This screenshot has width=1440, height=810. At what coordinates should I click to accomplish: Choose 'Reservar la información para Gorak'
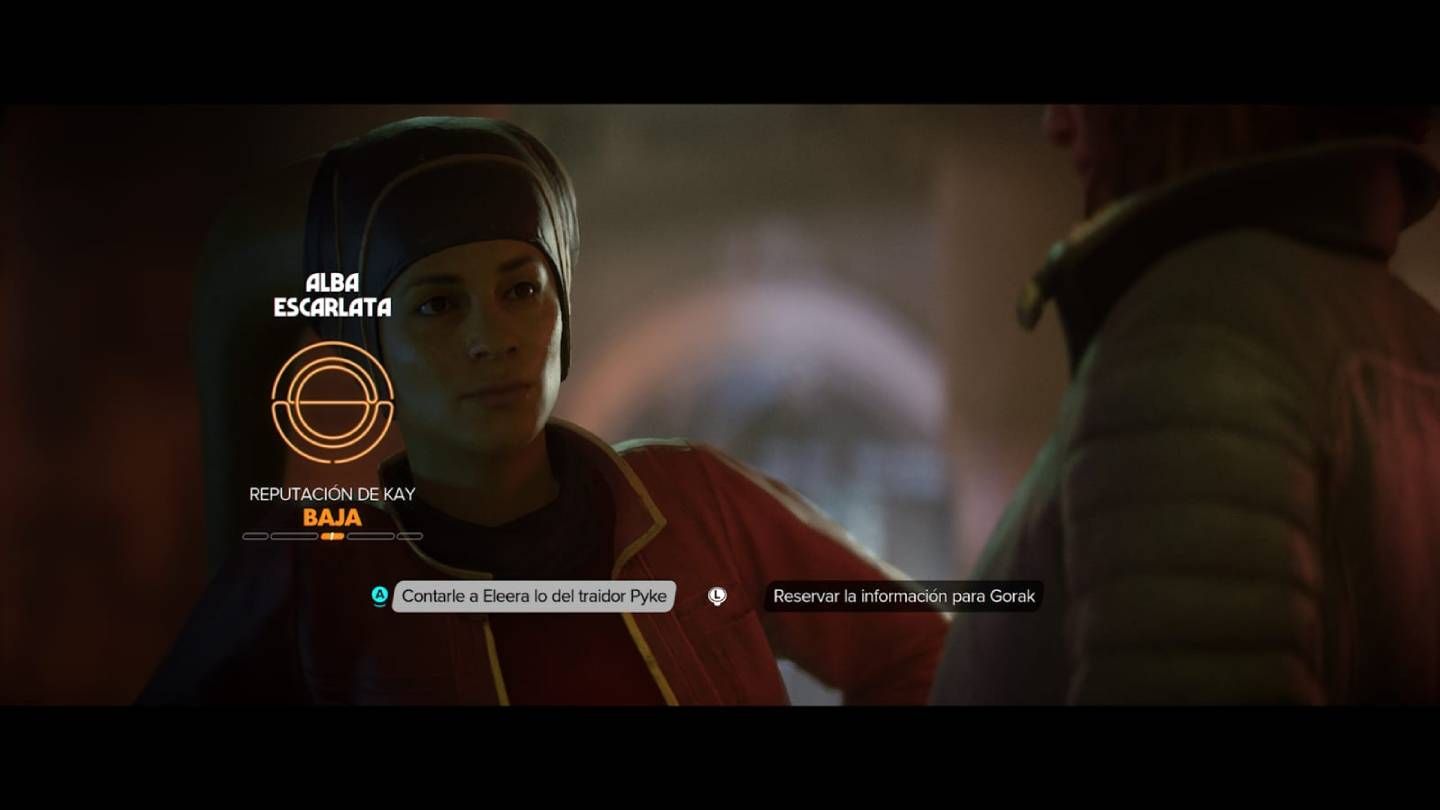click(904, 596)
